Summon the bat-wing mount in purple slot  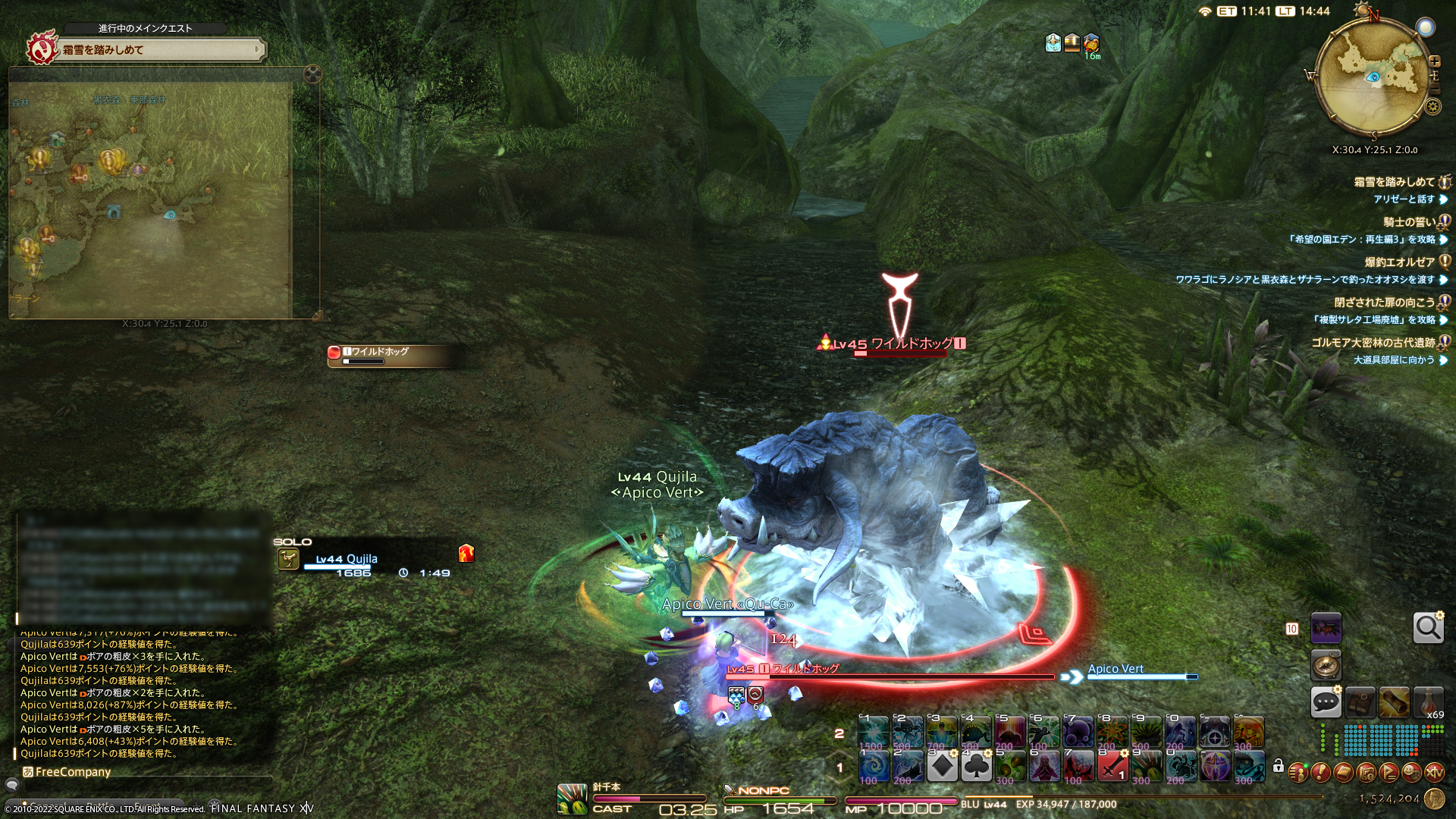coord(1326,628)
